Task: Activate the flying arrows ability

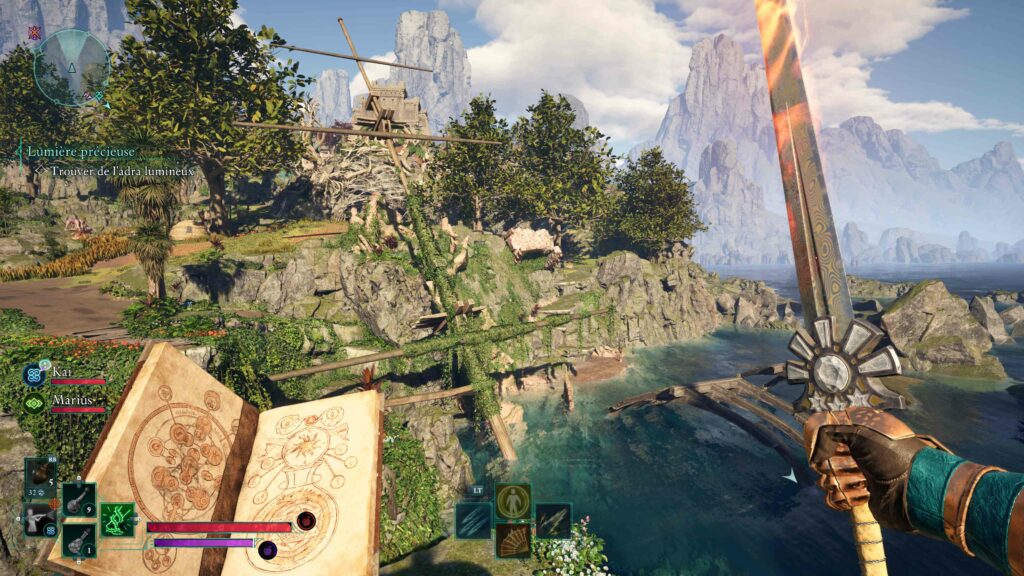Action: click(552, 521)
